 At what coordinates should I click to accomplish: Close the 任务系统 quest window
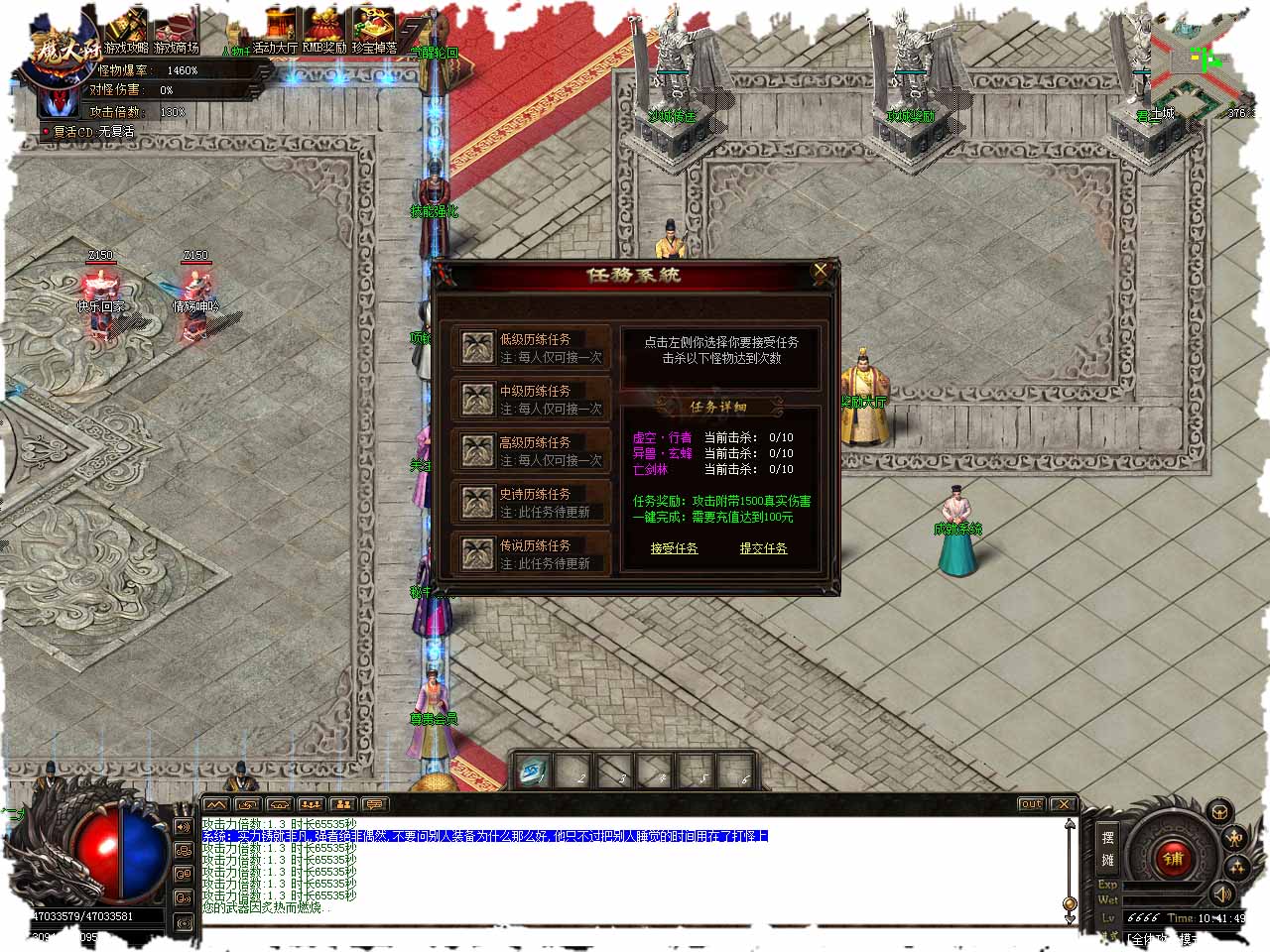coord(821,270)
